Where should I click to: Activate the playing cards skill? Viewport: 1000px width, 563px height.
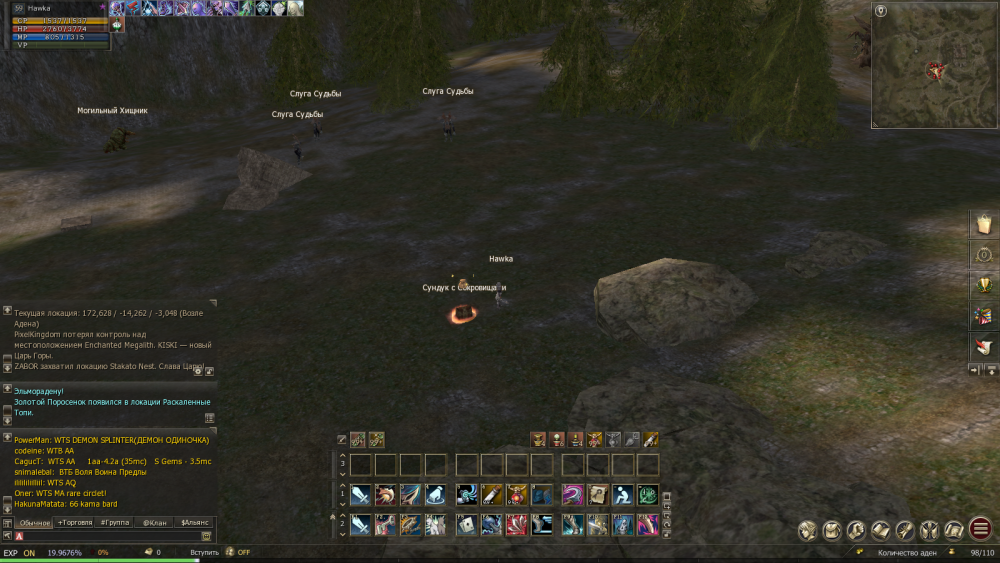pyautogui.click(x=467, y=524)
